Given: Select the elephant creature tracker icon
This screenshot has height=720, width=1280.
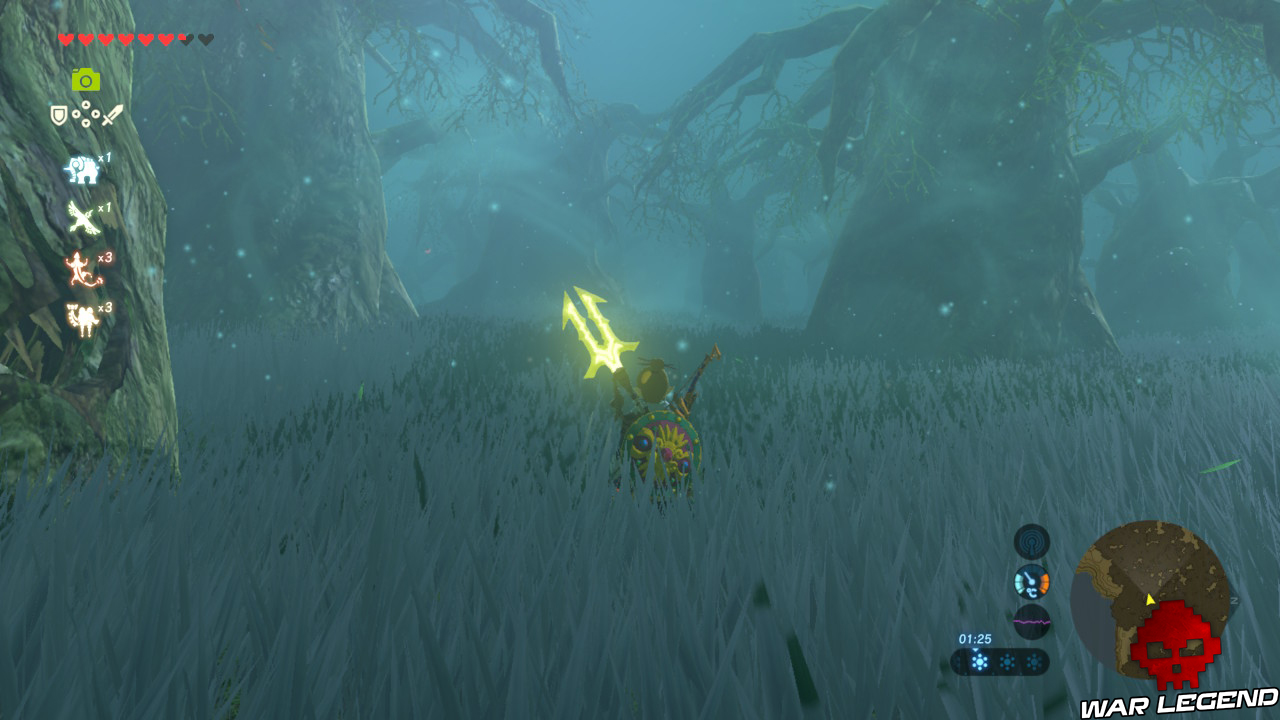Looking at the screenshot, I should 85,167.
